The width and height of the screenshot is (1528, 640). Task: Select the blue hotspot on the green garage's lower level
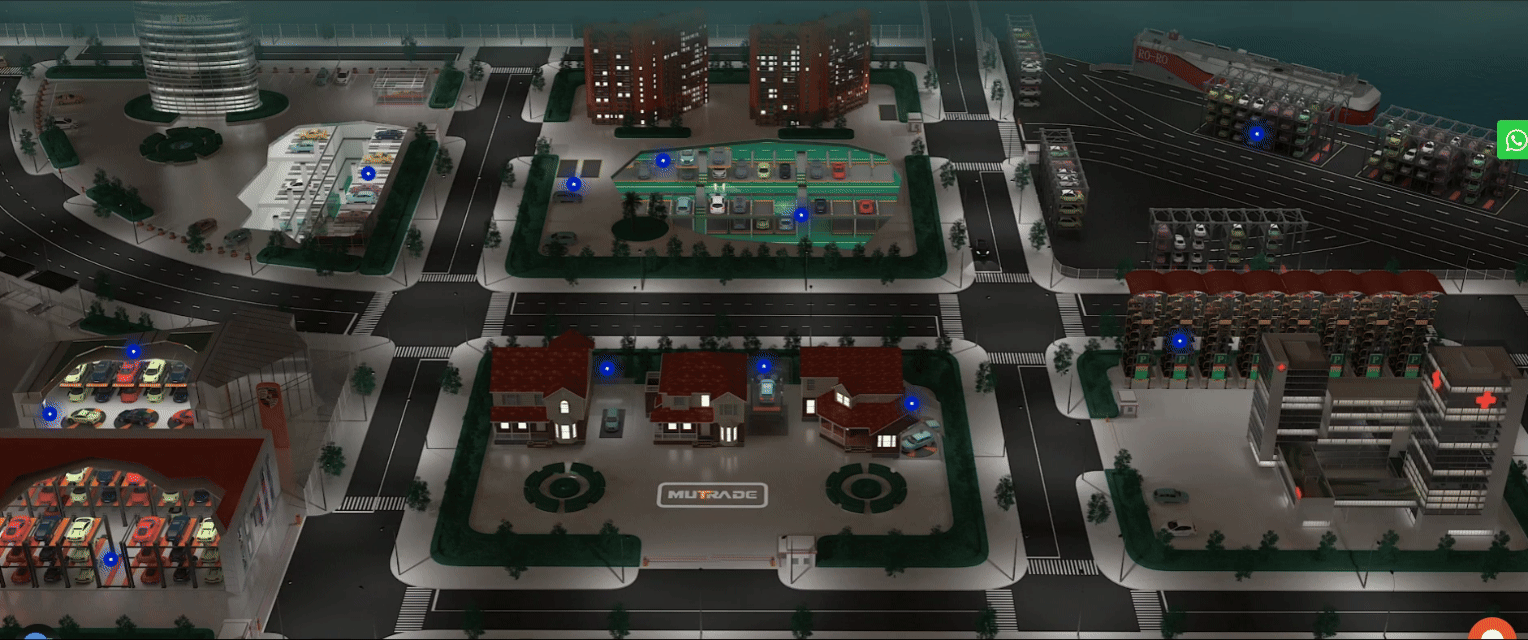(800, 214)
